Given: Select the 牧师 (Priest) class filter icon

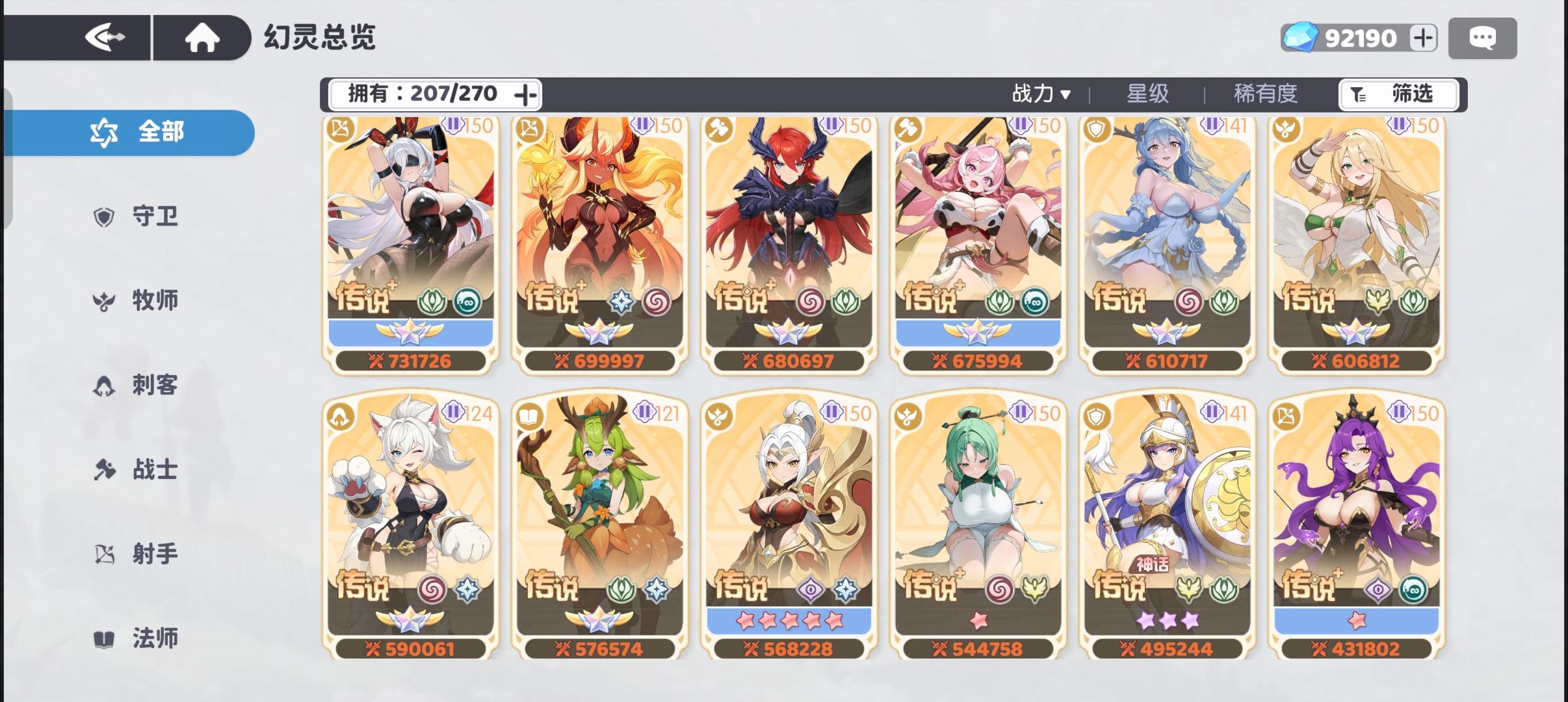Looking at the screenshot, I should (x=104, y=301).
